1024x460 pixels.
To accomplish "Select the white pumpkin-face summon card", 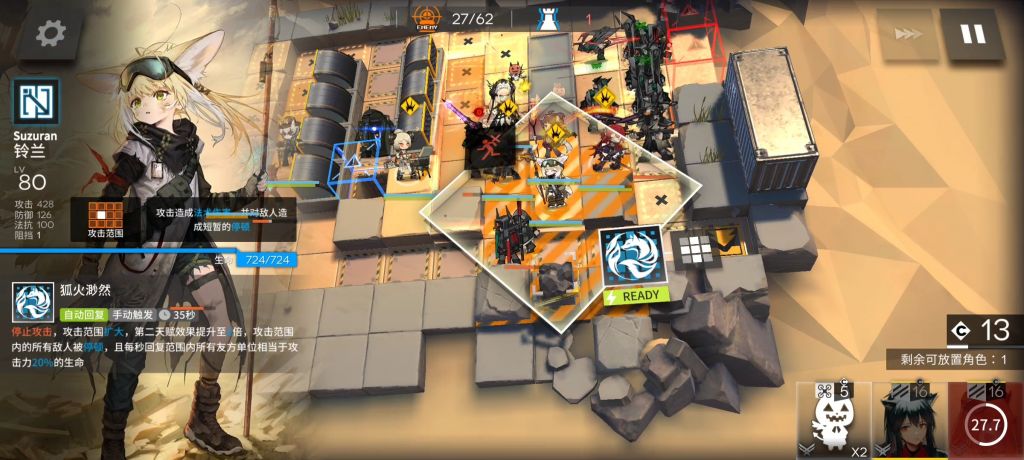I will (x=832, y=420).
